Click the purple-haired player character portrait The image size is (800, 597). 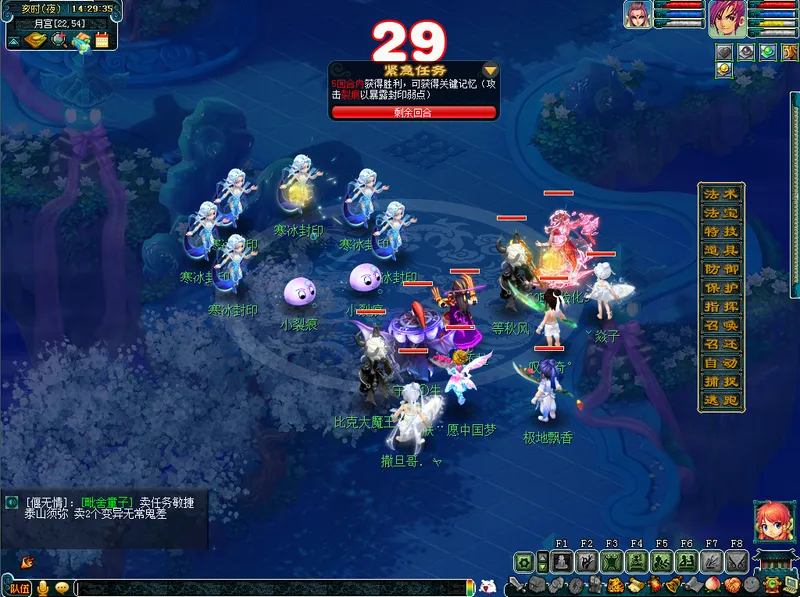[727, 18]
